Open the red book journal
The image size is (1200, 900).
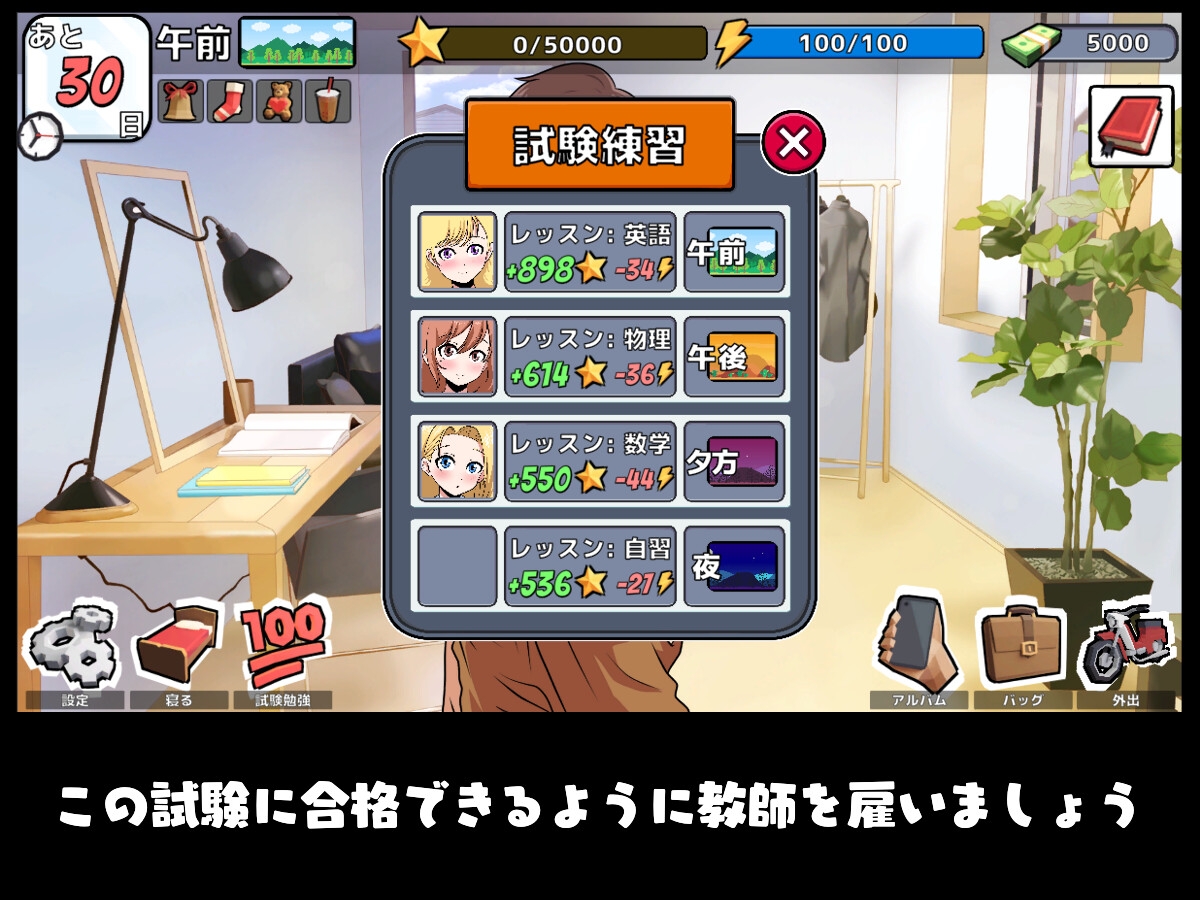point(1131,126)
